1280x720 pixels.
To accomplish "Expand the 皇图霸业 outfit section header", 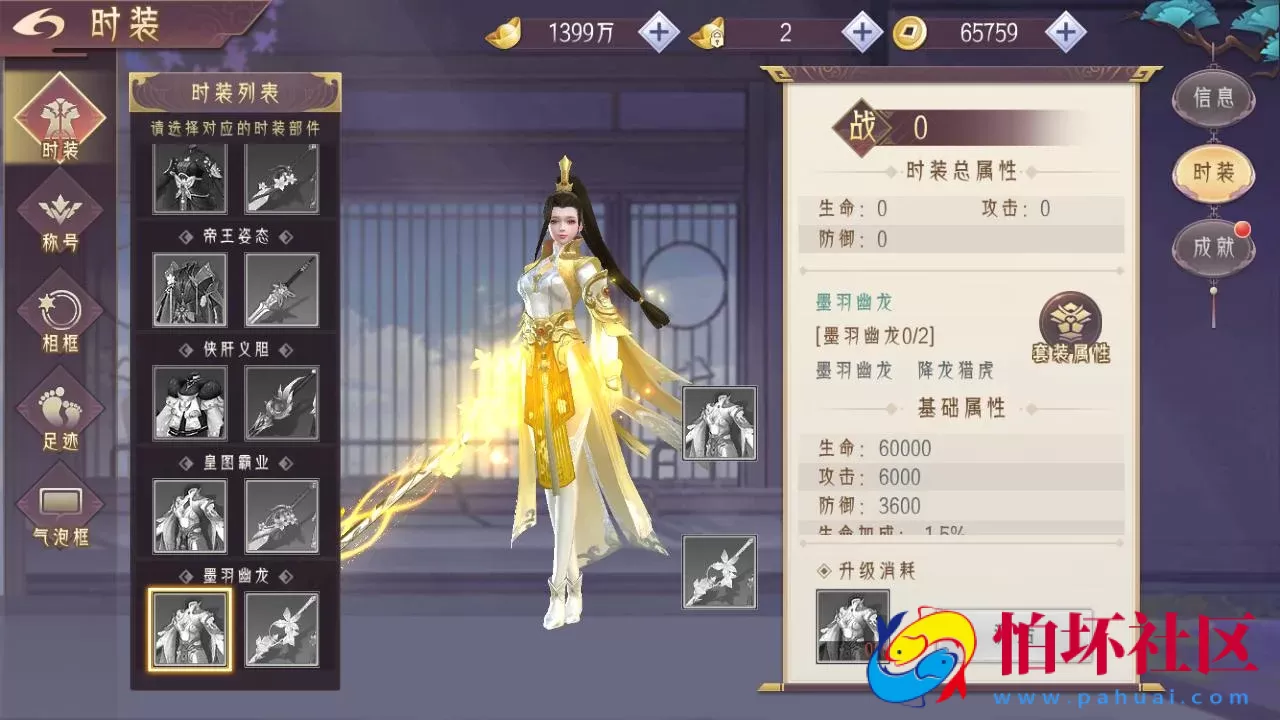I will [236, 463].
